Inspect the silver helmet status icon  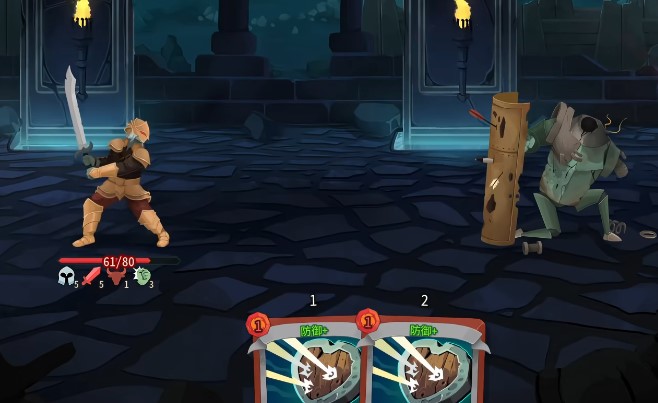pos(66,276)
